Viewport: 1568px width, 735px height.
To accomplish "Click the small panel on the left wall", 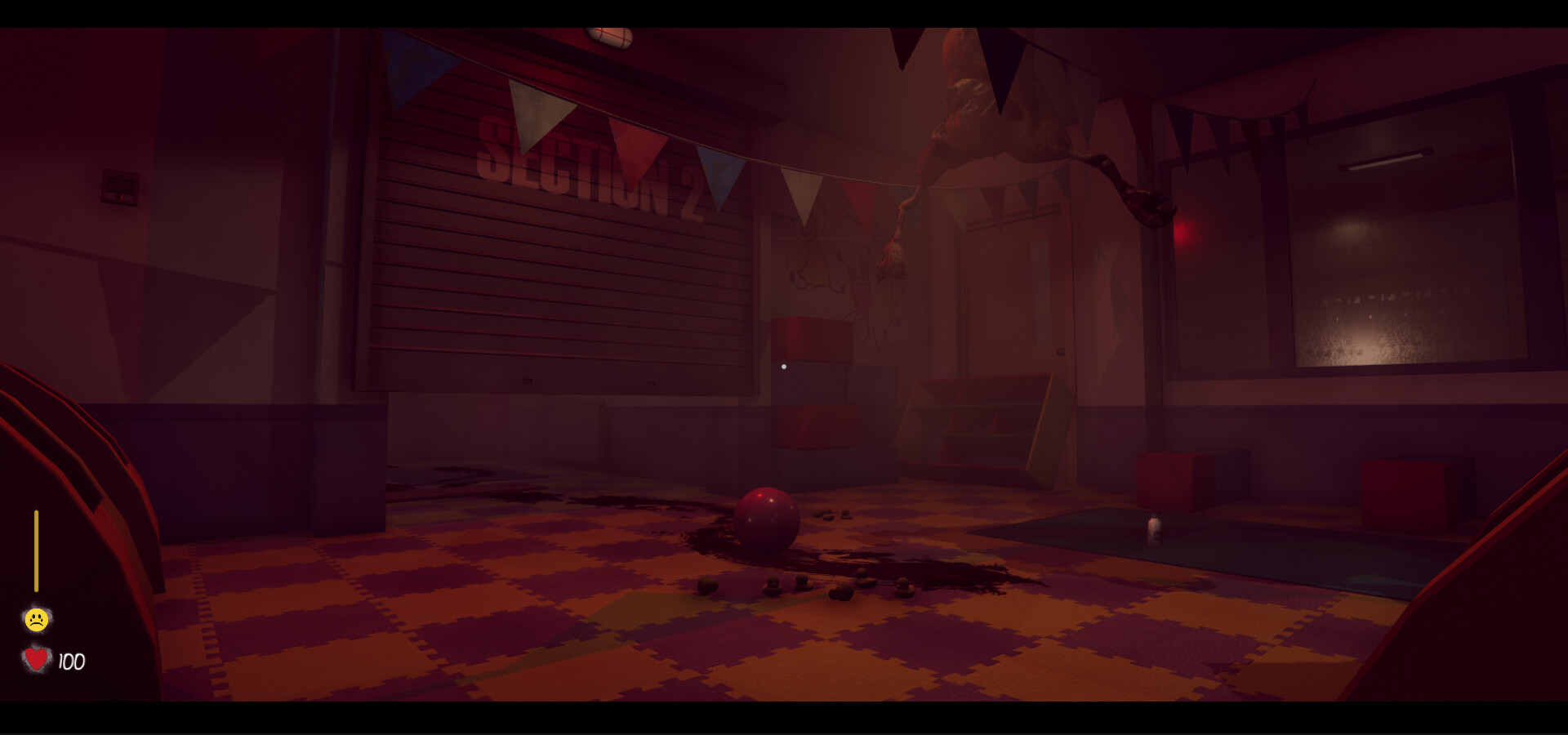I will pos(119,186).
